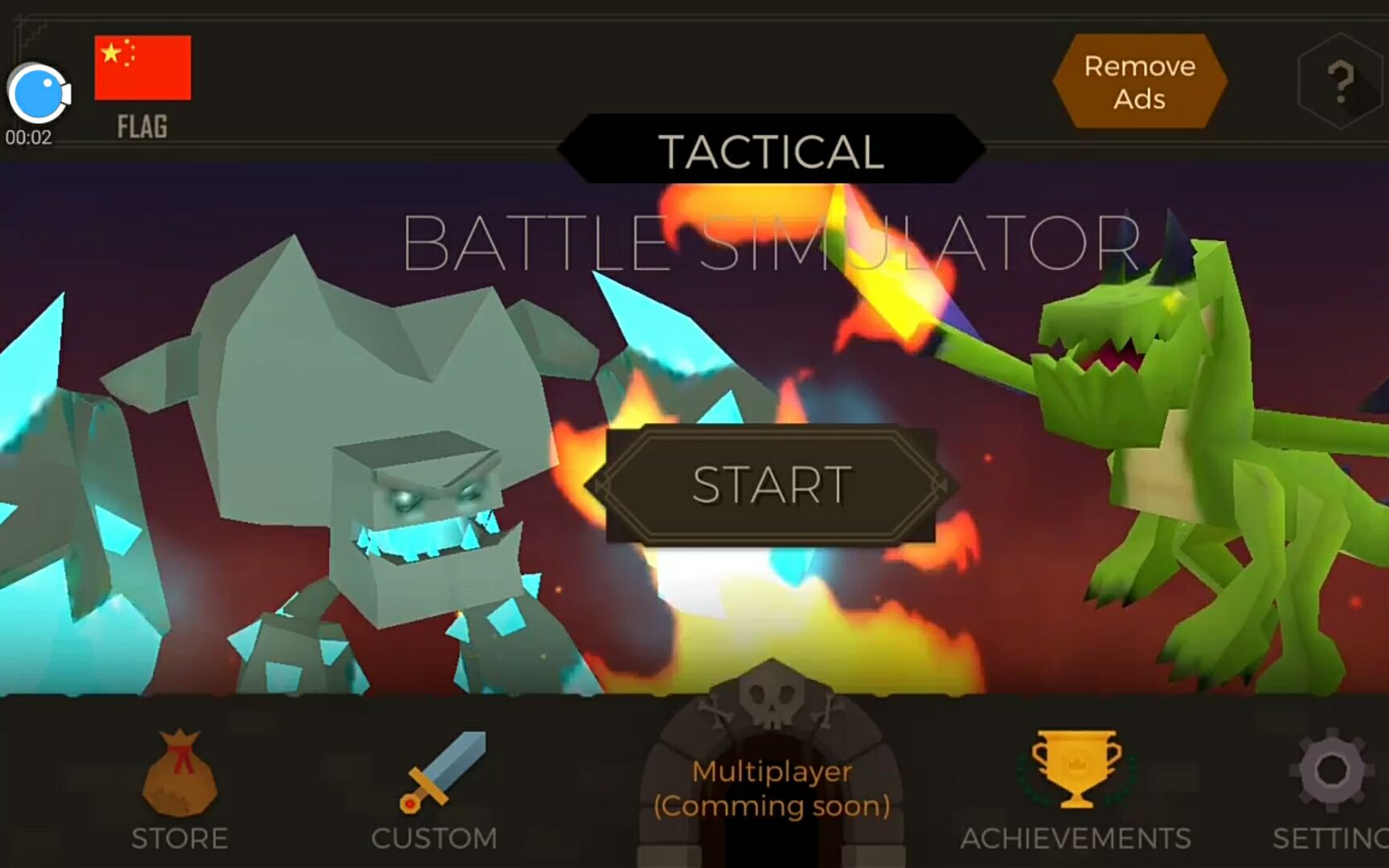The image size is (1389, 868).
Task: Click the ACHIEVEMENTS label
Action: 1077,838
